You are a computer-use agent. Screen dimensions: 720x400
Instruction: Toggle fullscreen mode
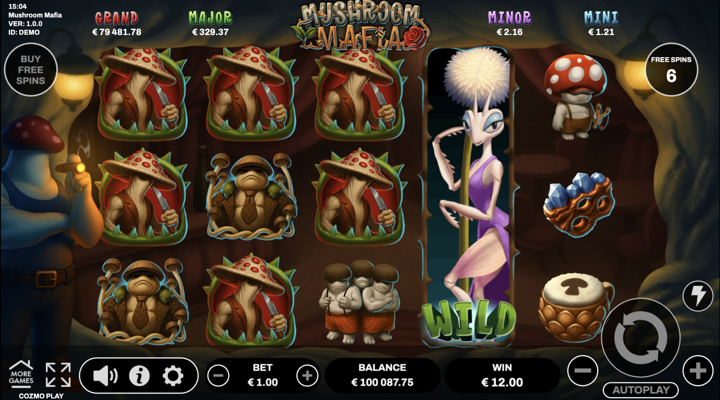click(58, 375)
